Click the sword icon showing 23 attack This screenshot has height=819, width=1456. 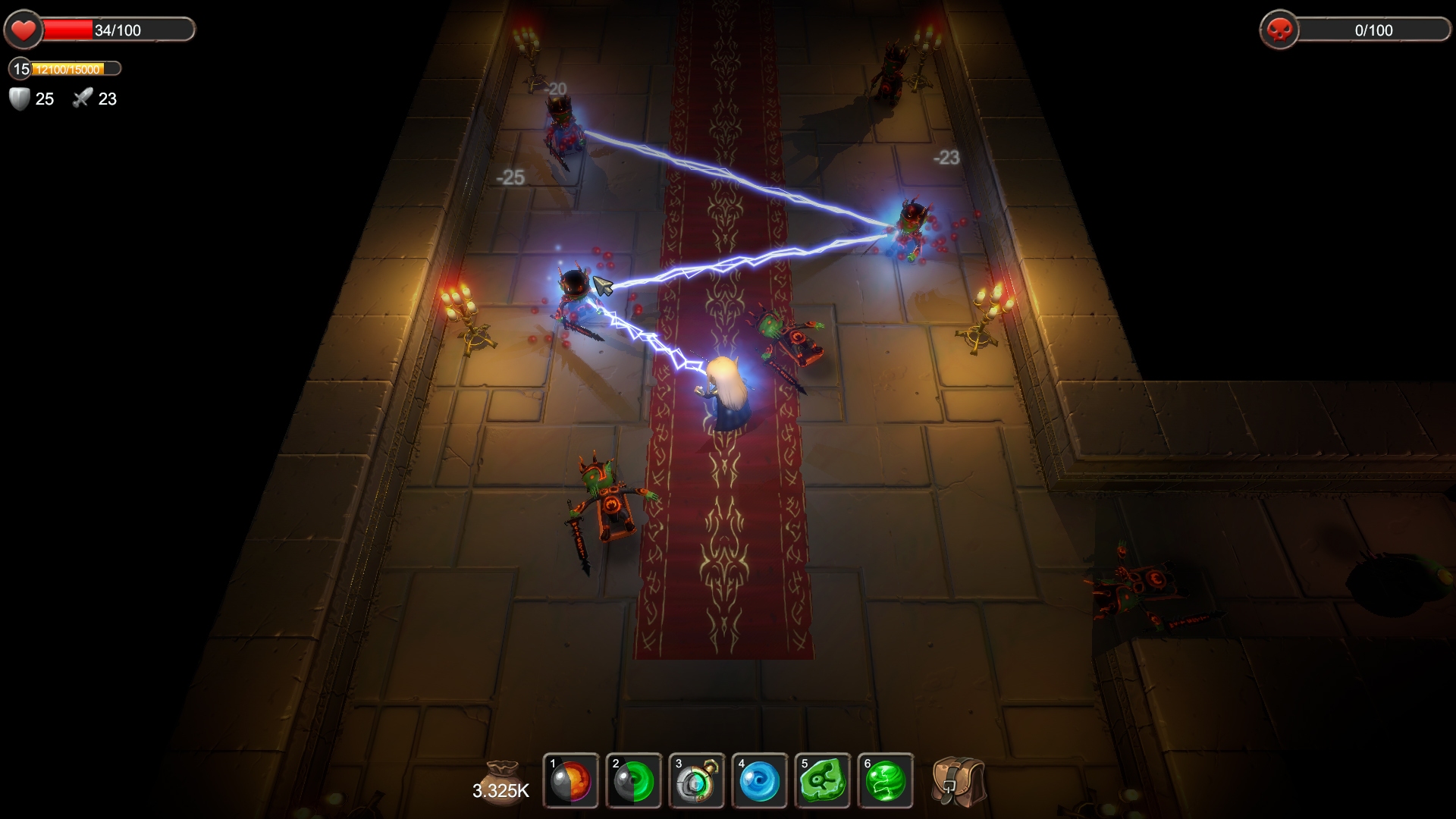pos(82,98)
